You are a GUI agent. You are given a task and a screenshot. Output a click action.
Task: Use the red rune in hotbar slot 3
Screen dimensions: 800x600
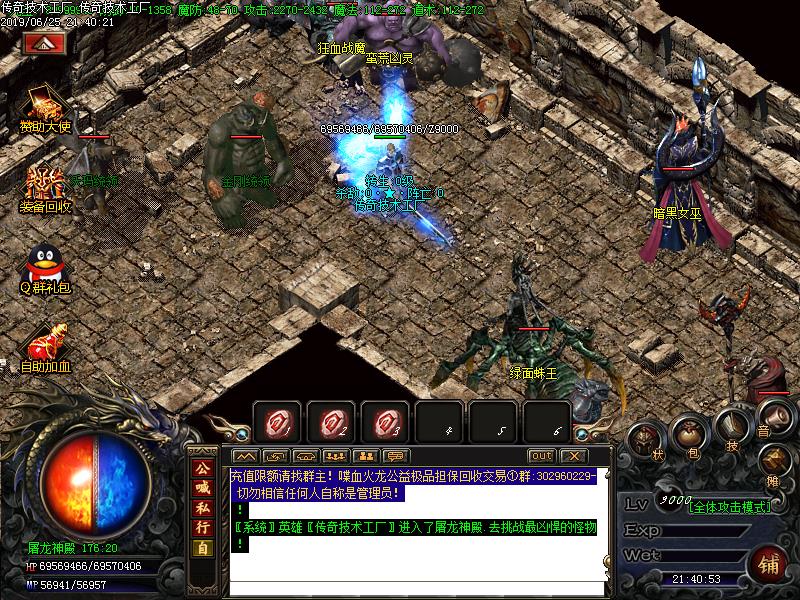[385, 422]
